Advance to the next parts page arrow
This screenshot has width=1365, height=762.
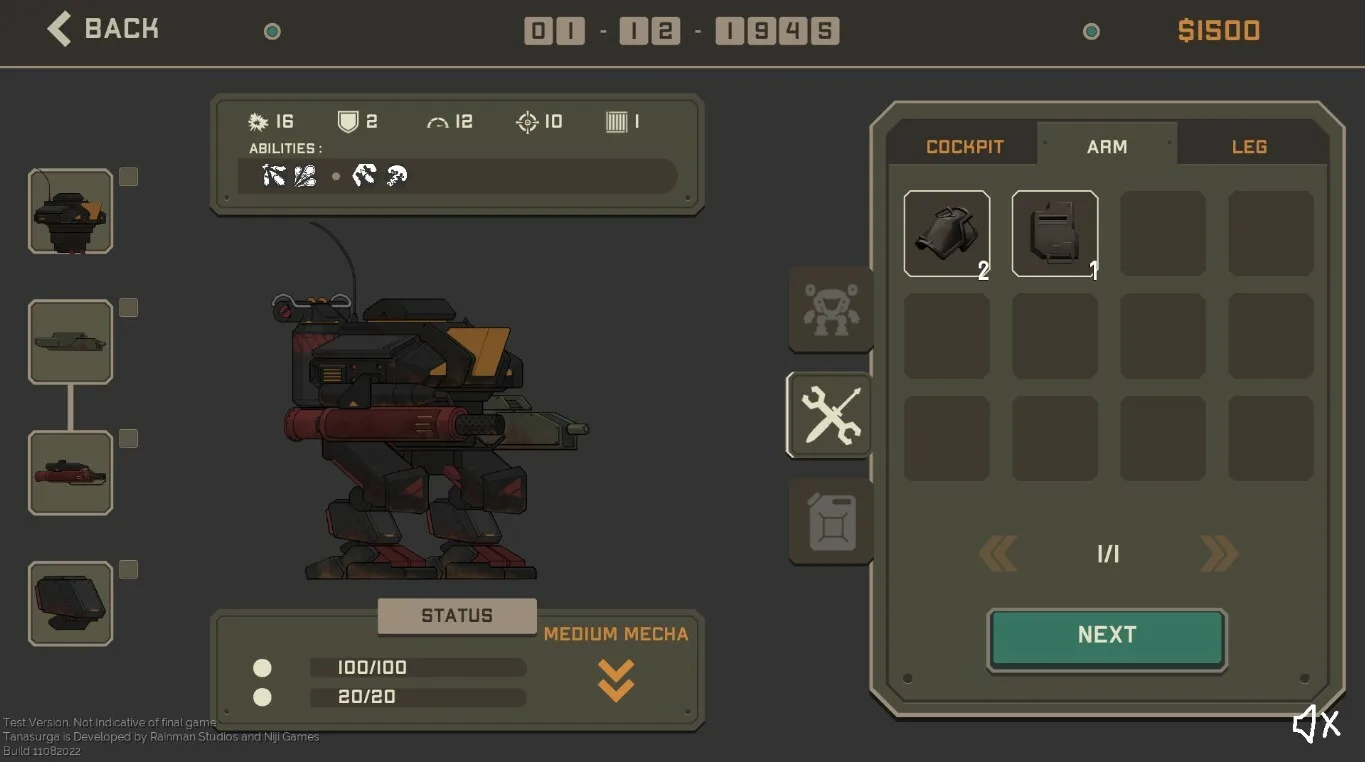click(1218, 553)
